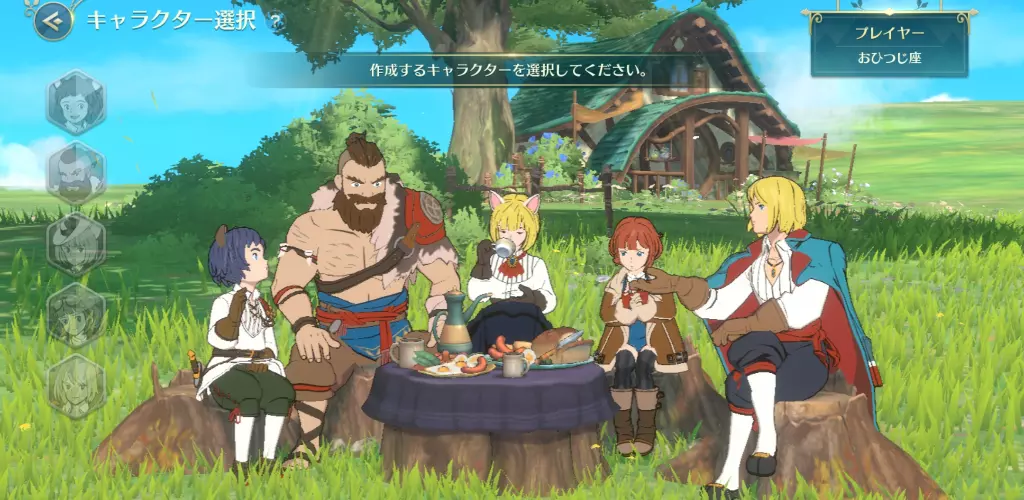Open the help question mark beside キャラクター選択
This screenshot has width=1024, height=500.
tap(276, 20)
